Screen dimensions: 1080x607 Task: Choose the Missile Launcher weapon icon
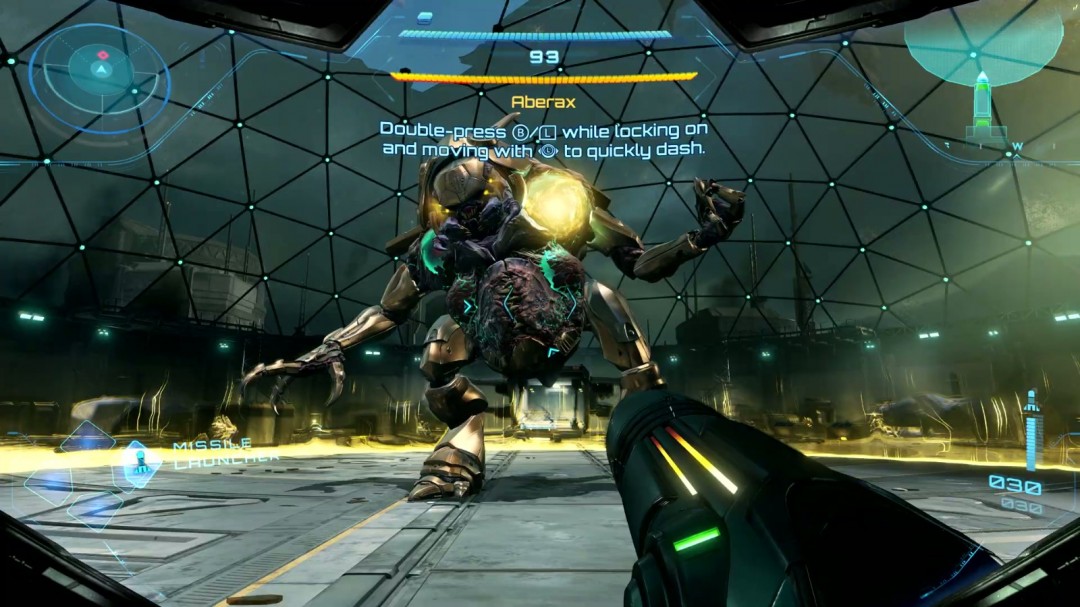point(141,462)
